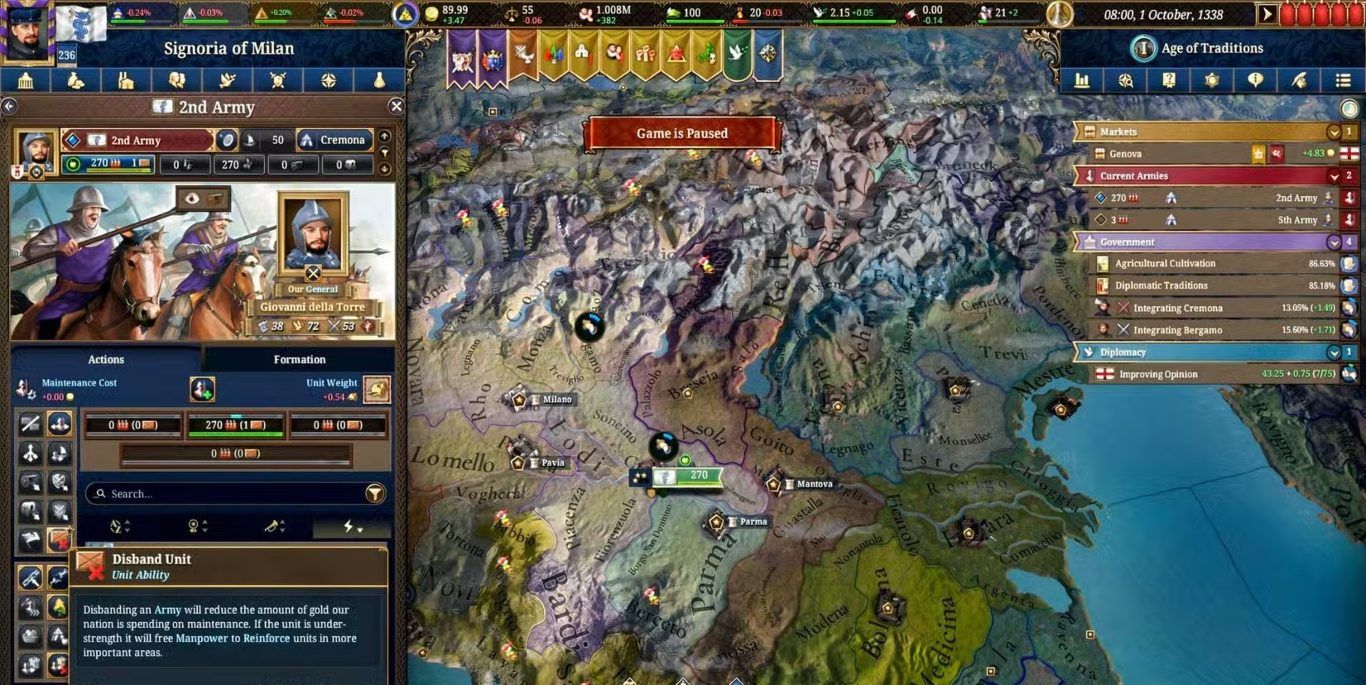Open the Age of Traditions panel

click(1198, 48)
